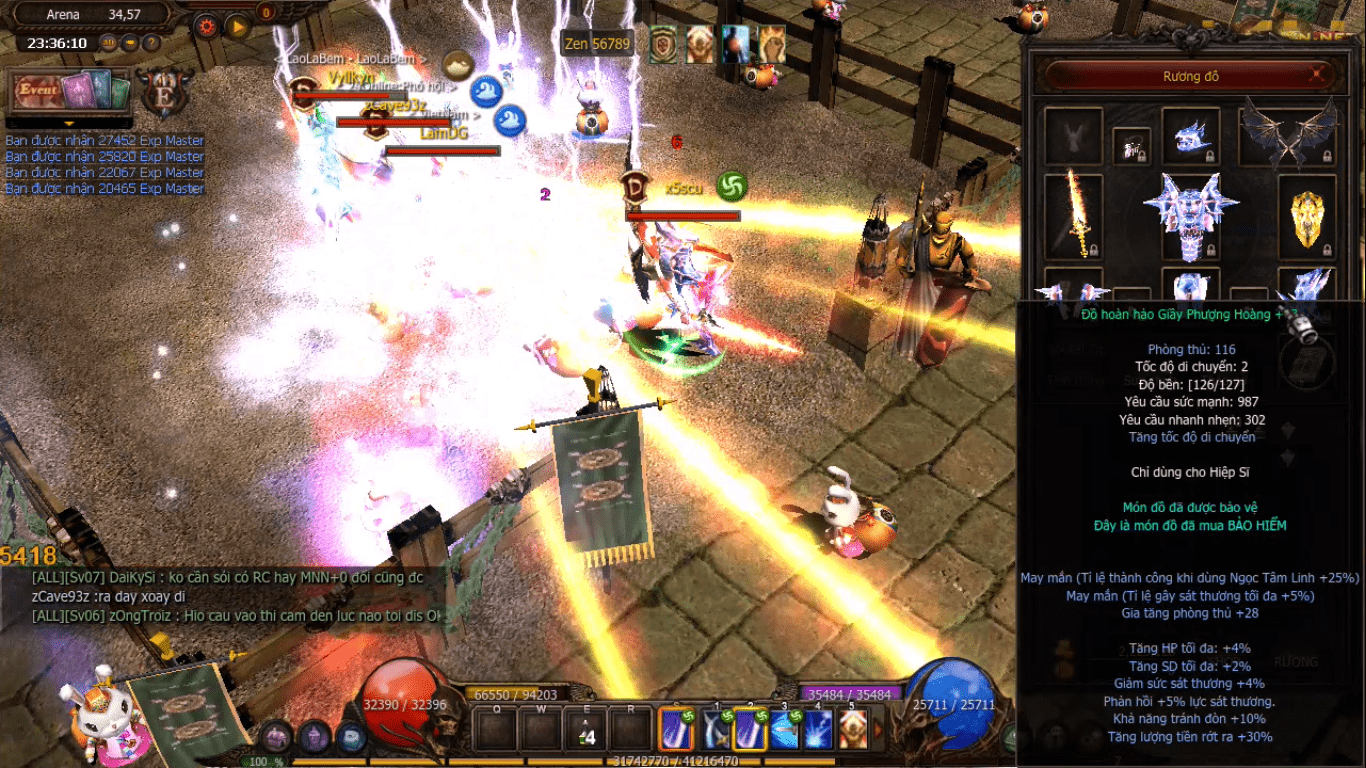Open help with the question mark button
This screenshot has height=768, width=1366.
coord(151,43)
